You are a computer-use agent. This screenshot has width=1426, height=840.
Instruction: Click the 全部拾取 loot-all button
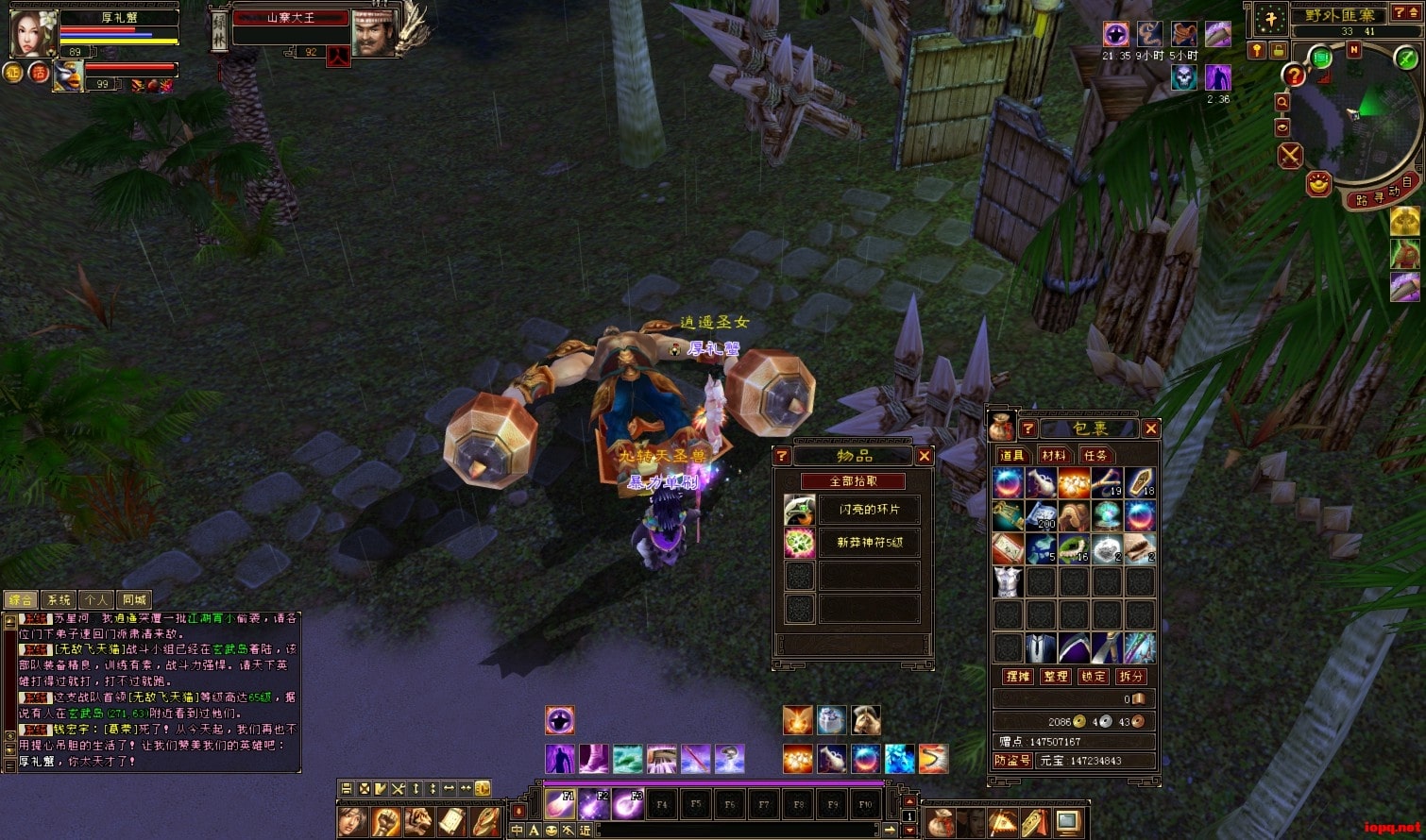point(853,481)
